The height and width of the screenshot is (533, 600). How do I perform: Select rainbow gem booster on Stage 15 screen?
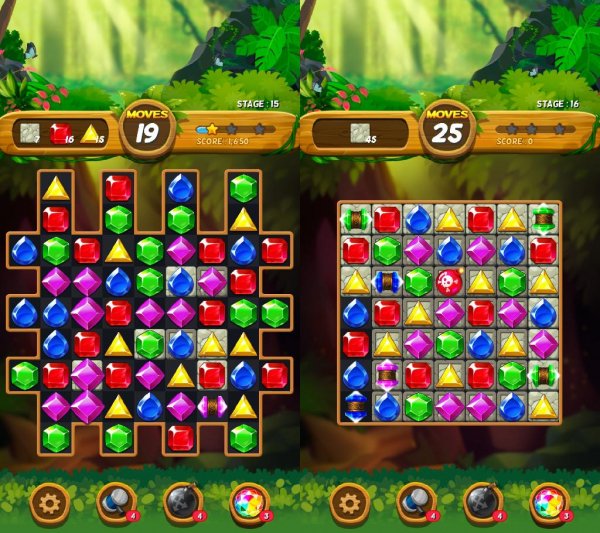tap(246, 502)
